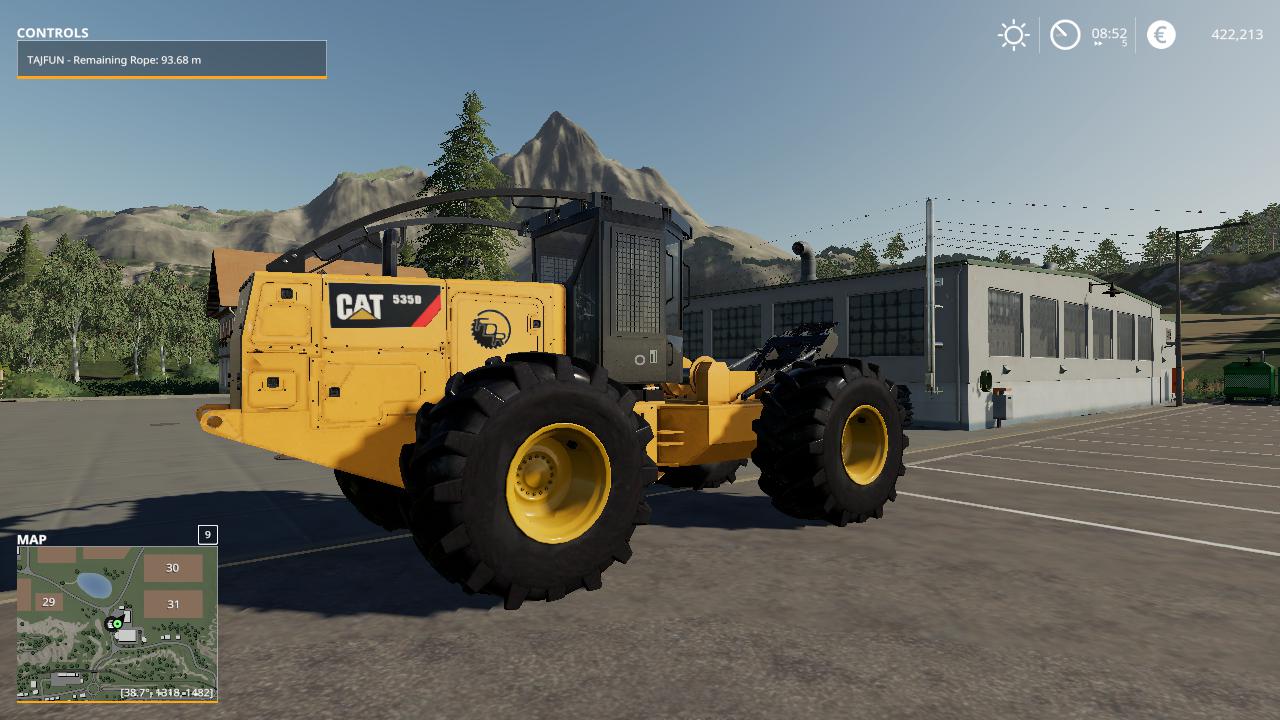The width and height of the screenshot is (1280, 720).
Task: Open the minimap
Action: click(117, 622)
